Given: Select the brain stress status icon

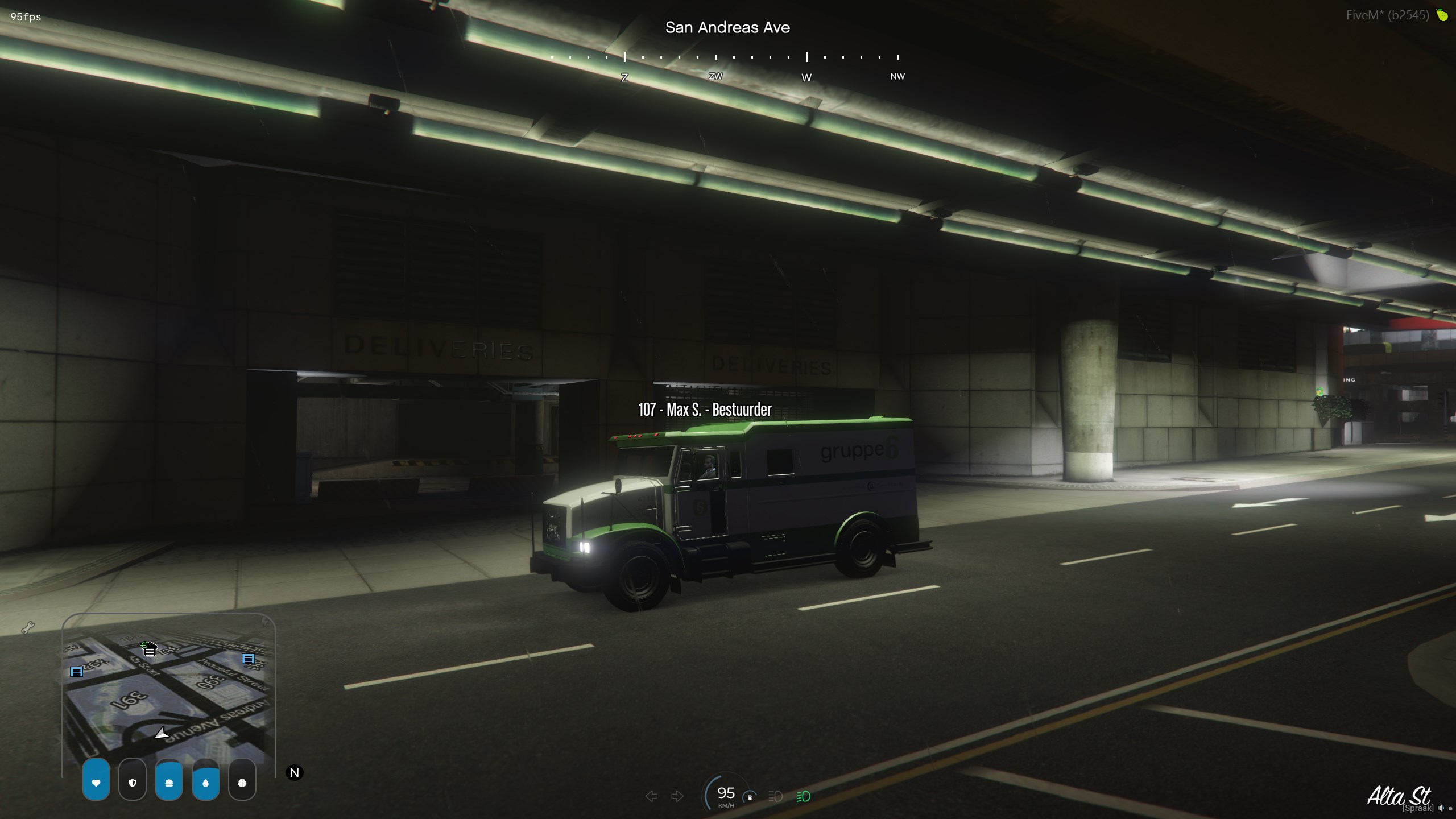Looking at the screenshot, I should coord(242,783).
